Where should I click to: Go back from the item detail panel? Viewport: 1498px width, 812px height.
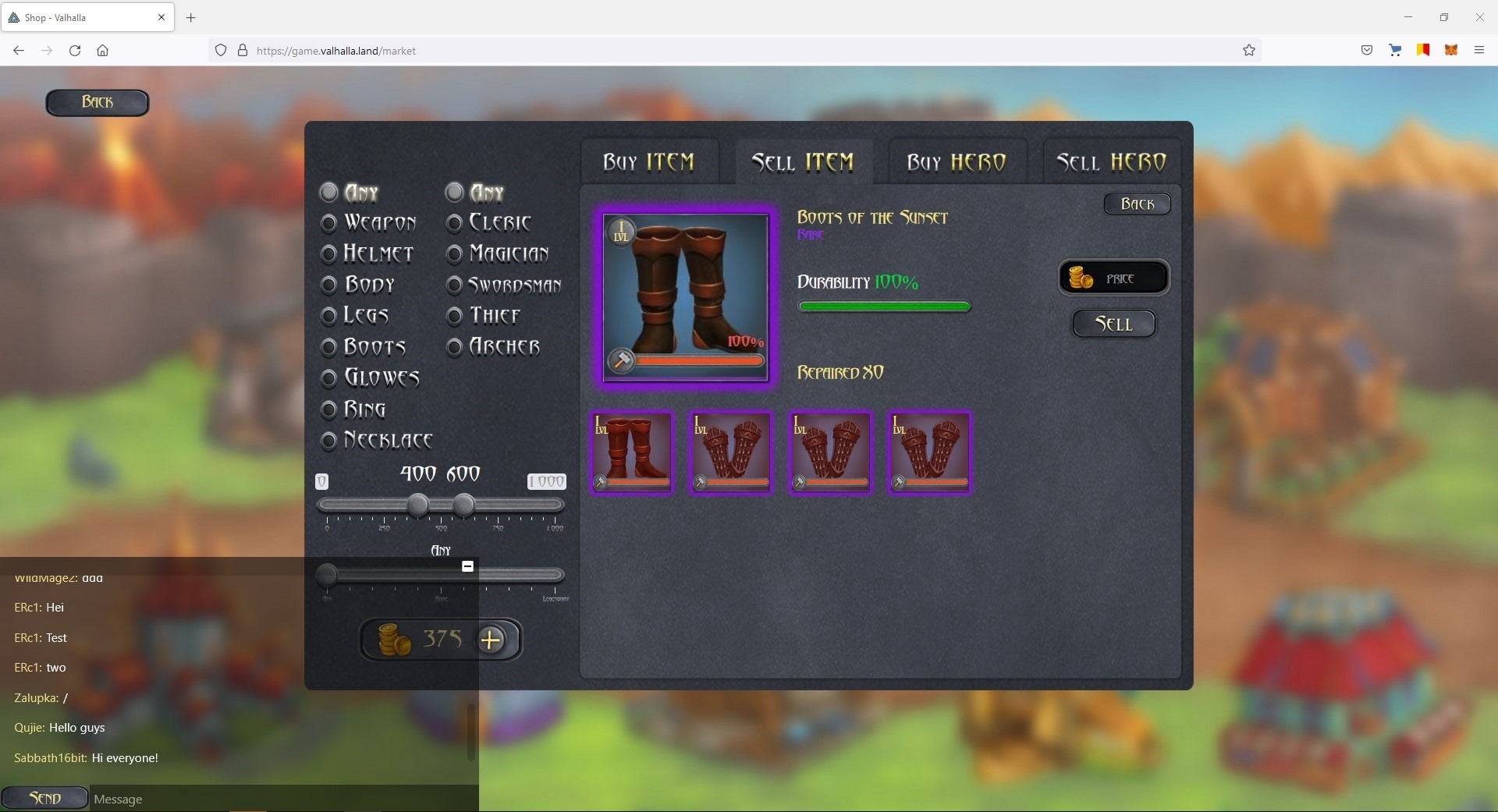pyautogui.click(x=1137, y=204)
